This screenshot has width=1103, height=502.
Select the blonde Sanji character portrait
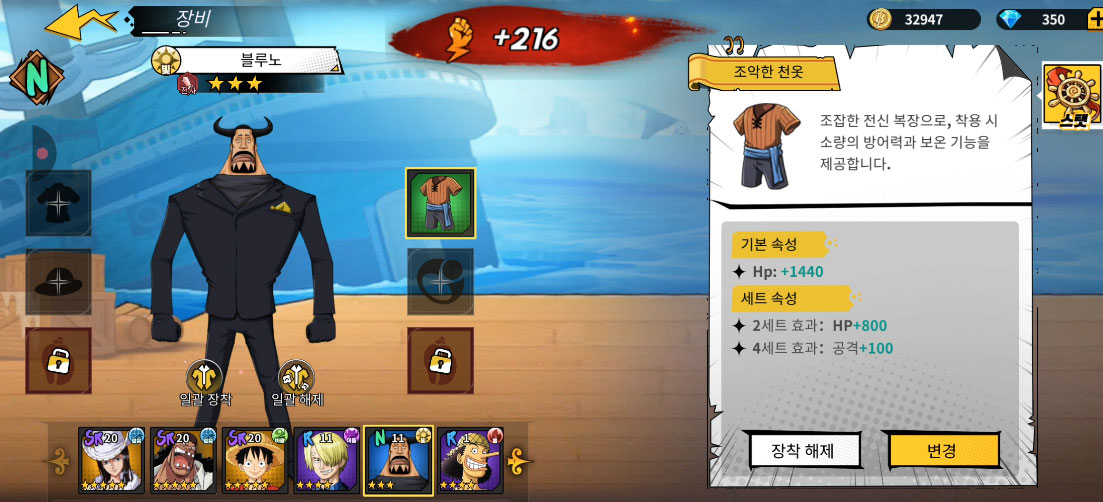pyautogui.click(x=326, y=460)
